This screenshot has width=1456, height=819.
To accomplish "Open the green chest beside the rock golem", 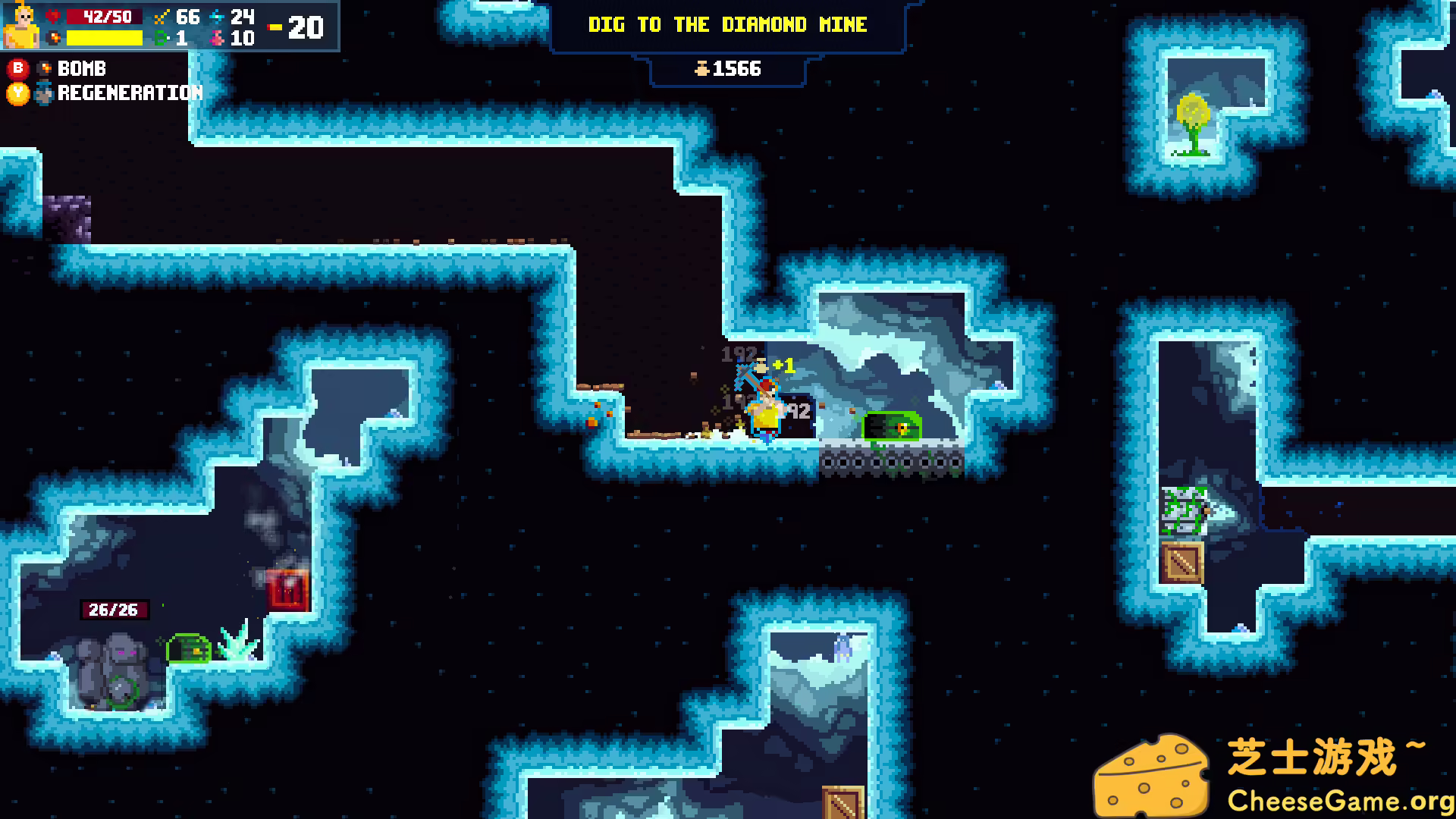I will [x=187, y=649].
